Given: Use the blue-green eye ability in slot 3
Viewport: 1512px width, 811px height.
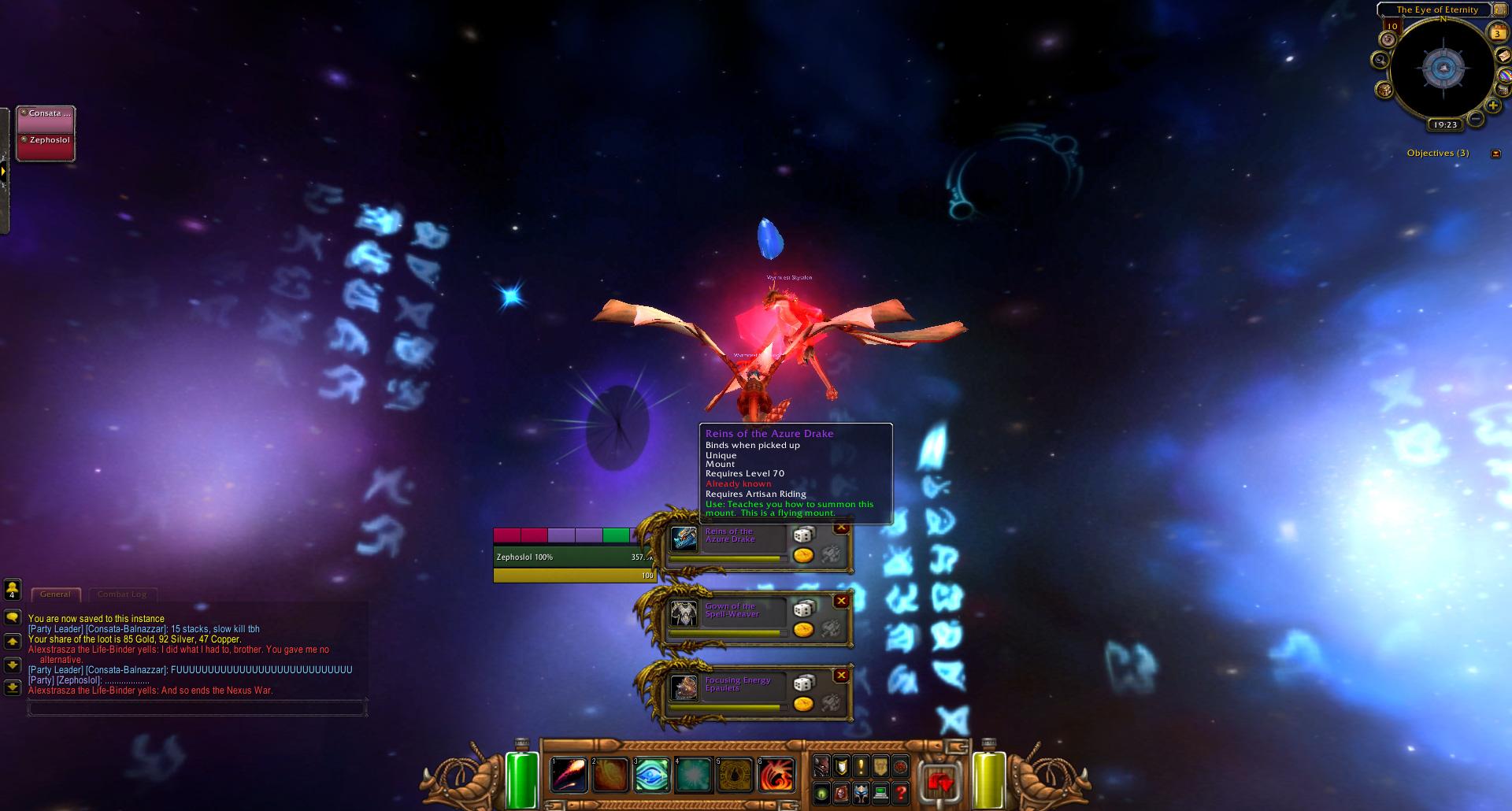Looking at the screenshot, I should [x=651, y=774].
